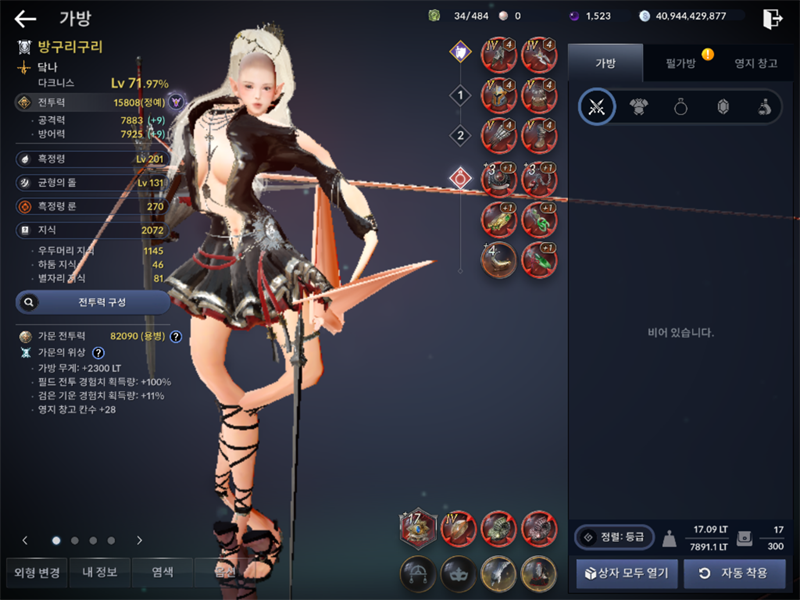Viewport: 800px width, 600px height.
Task: Select the 가방 tab
Action: (x=606, y=63)
